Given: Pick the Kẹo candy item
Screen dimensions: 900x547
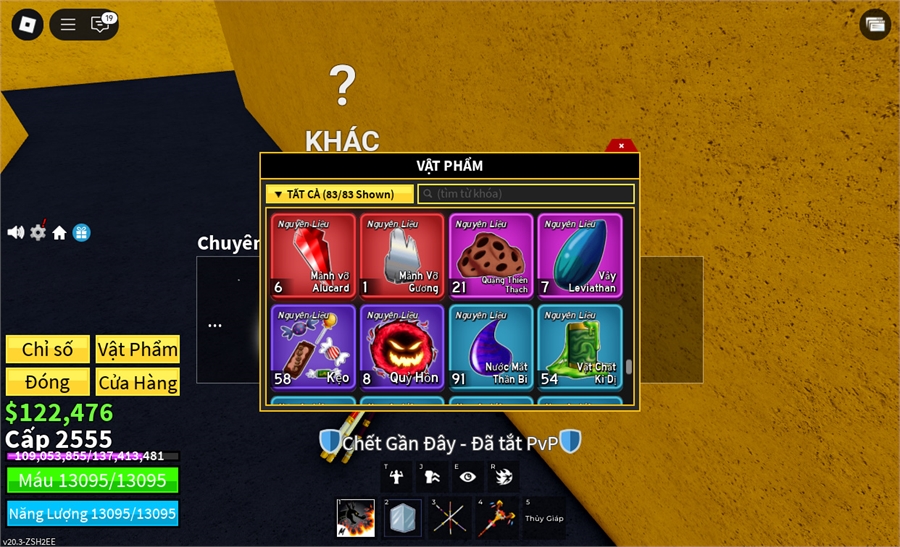Looking at the screenshot, I should (x=313, y=346).
